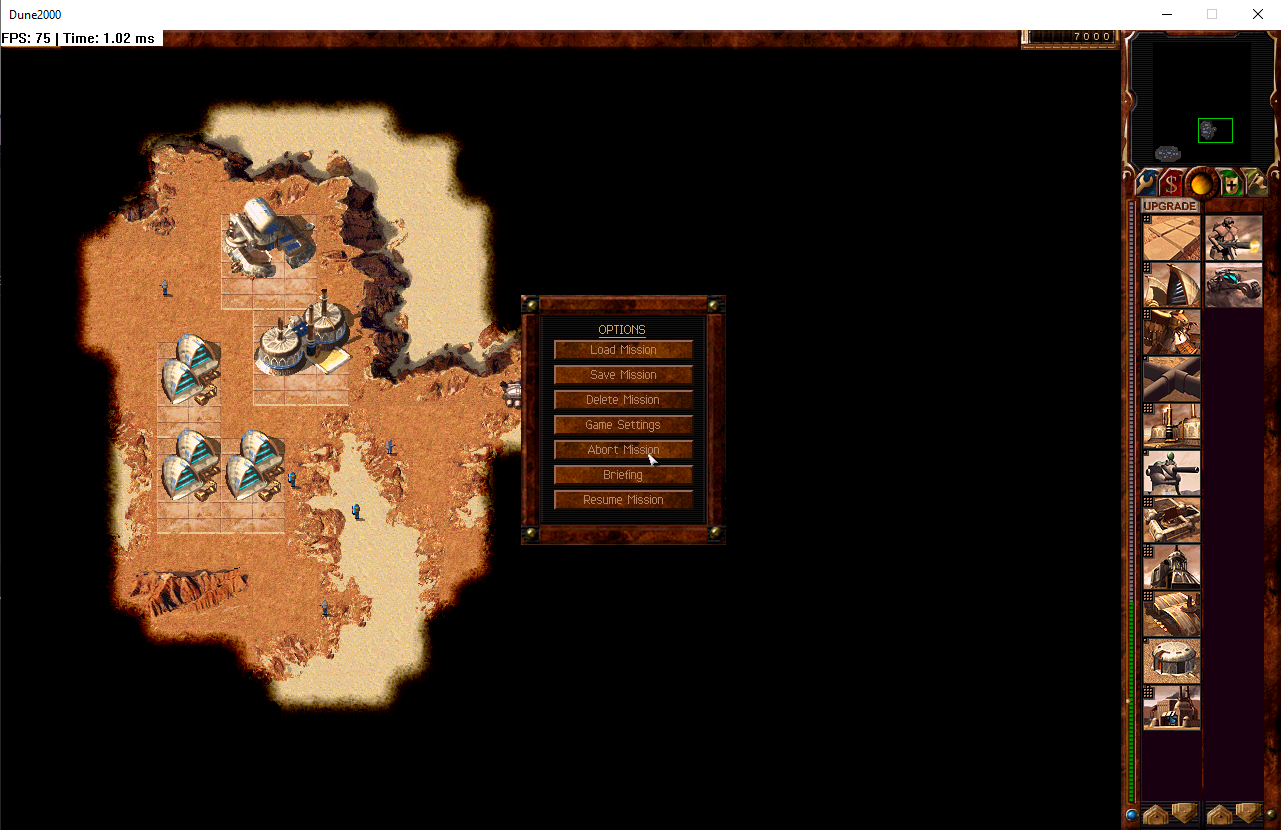Open Game Settings from the Options menu
The width and height of the screenshot is (1281, 830).
[622, 424]
